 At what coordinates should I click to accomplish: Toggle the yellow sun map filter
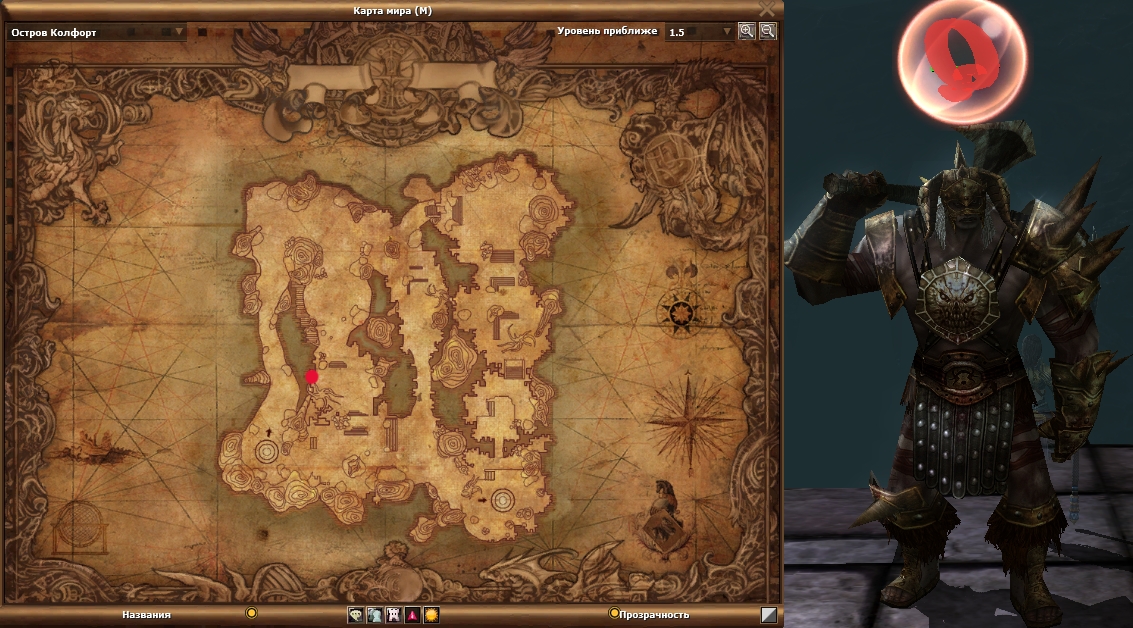(x=431, y=615)
